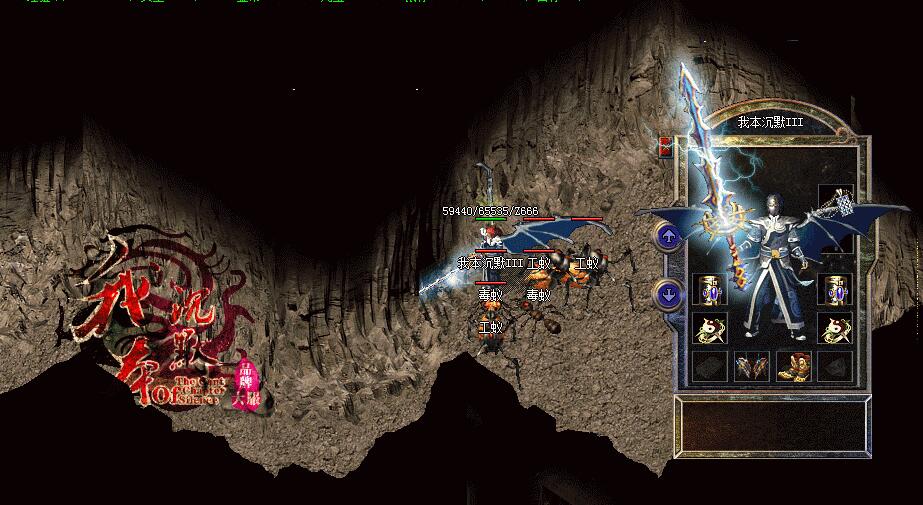Select the left-hand bracelet slot
The height and width of the screenshot is (505, 923).
[x=709, y=290]
